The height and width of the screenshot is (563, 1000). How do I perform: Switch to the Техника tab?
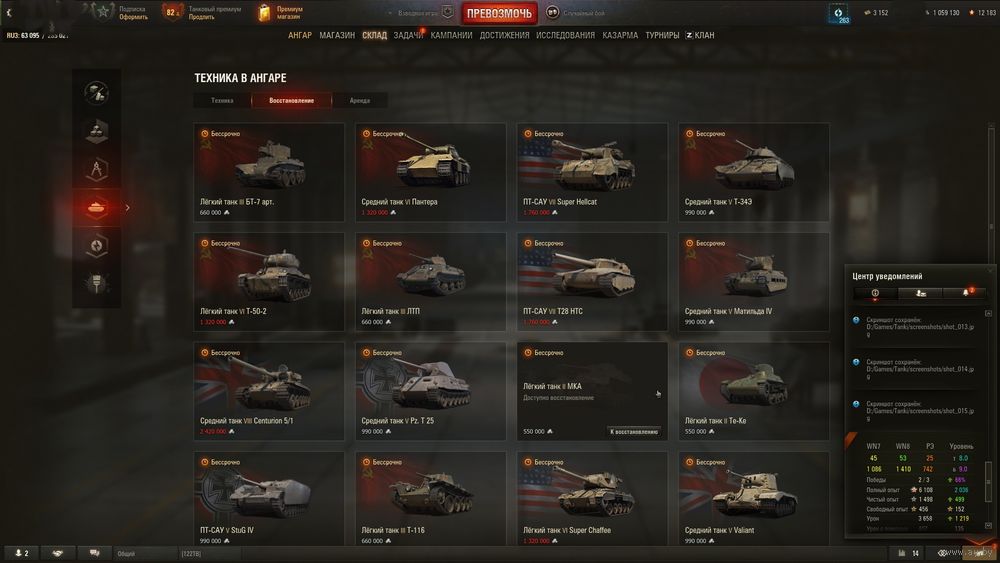pos(222,100)
